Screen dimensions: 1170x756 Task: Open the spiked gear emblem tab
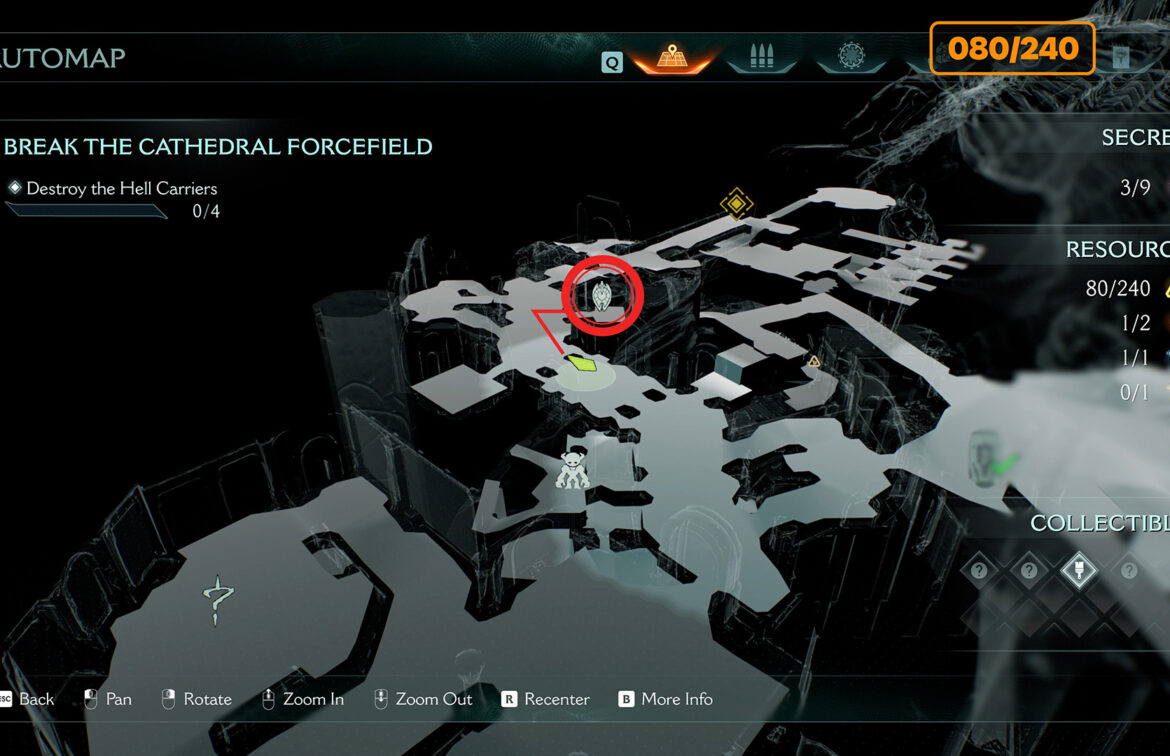coord(850,57)
